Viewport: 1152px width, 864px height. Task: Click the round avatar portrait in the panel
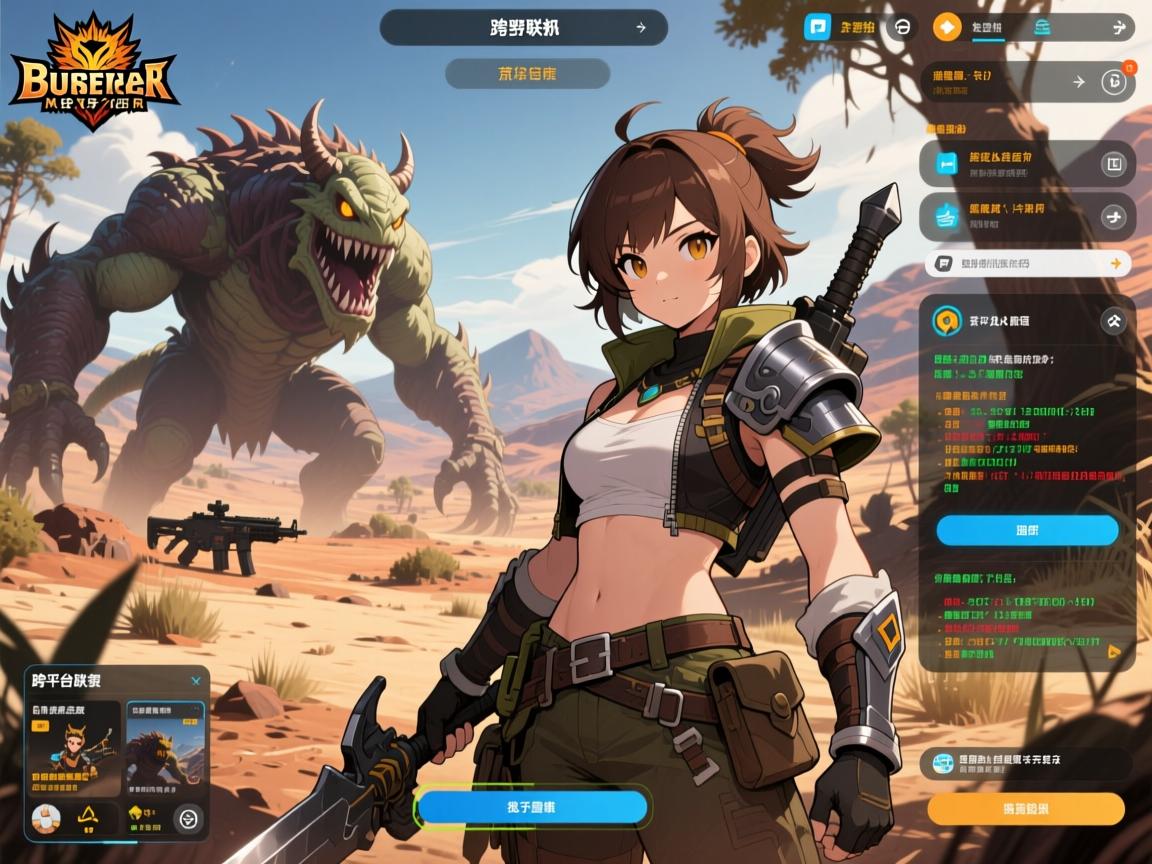(x=45, y=818)
